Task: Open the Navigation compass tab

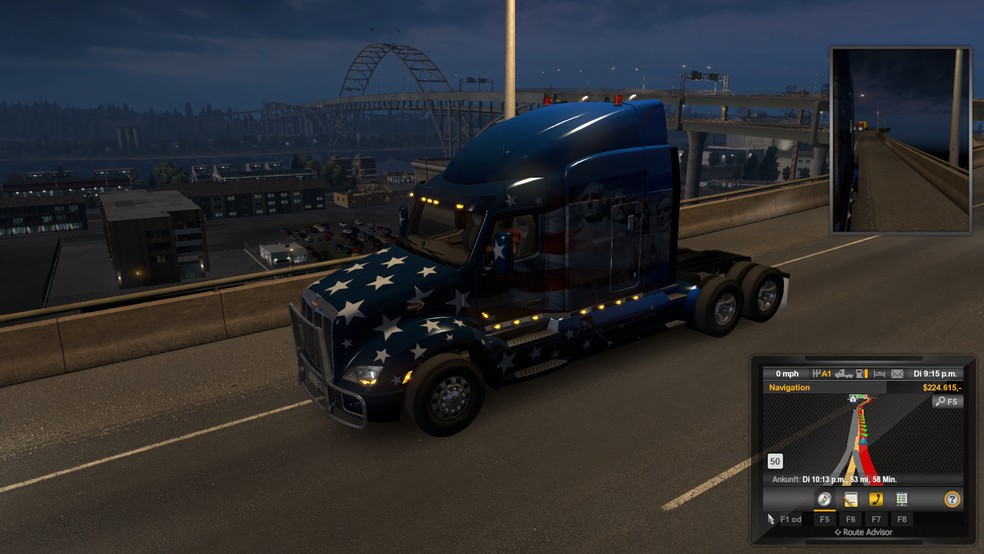Action: coord(825,499)
